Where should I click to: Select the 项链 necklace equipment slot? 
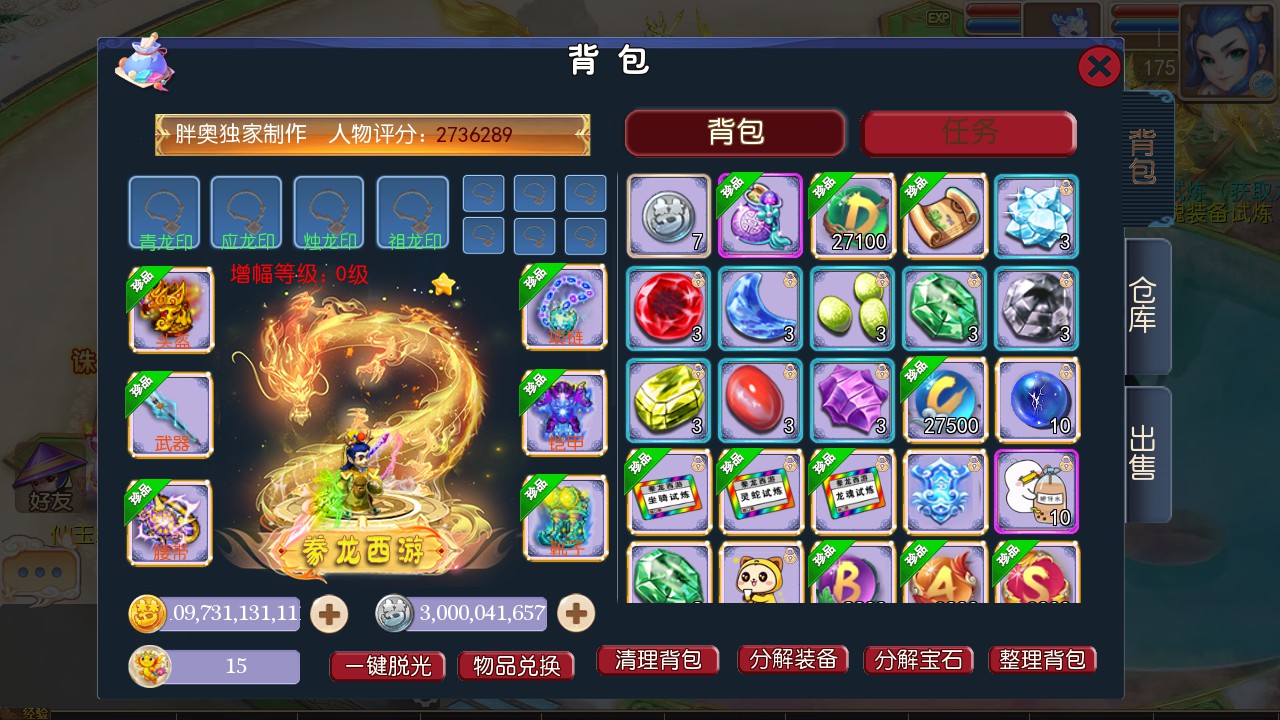click(x=565, y=308)
